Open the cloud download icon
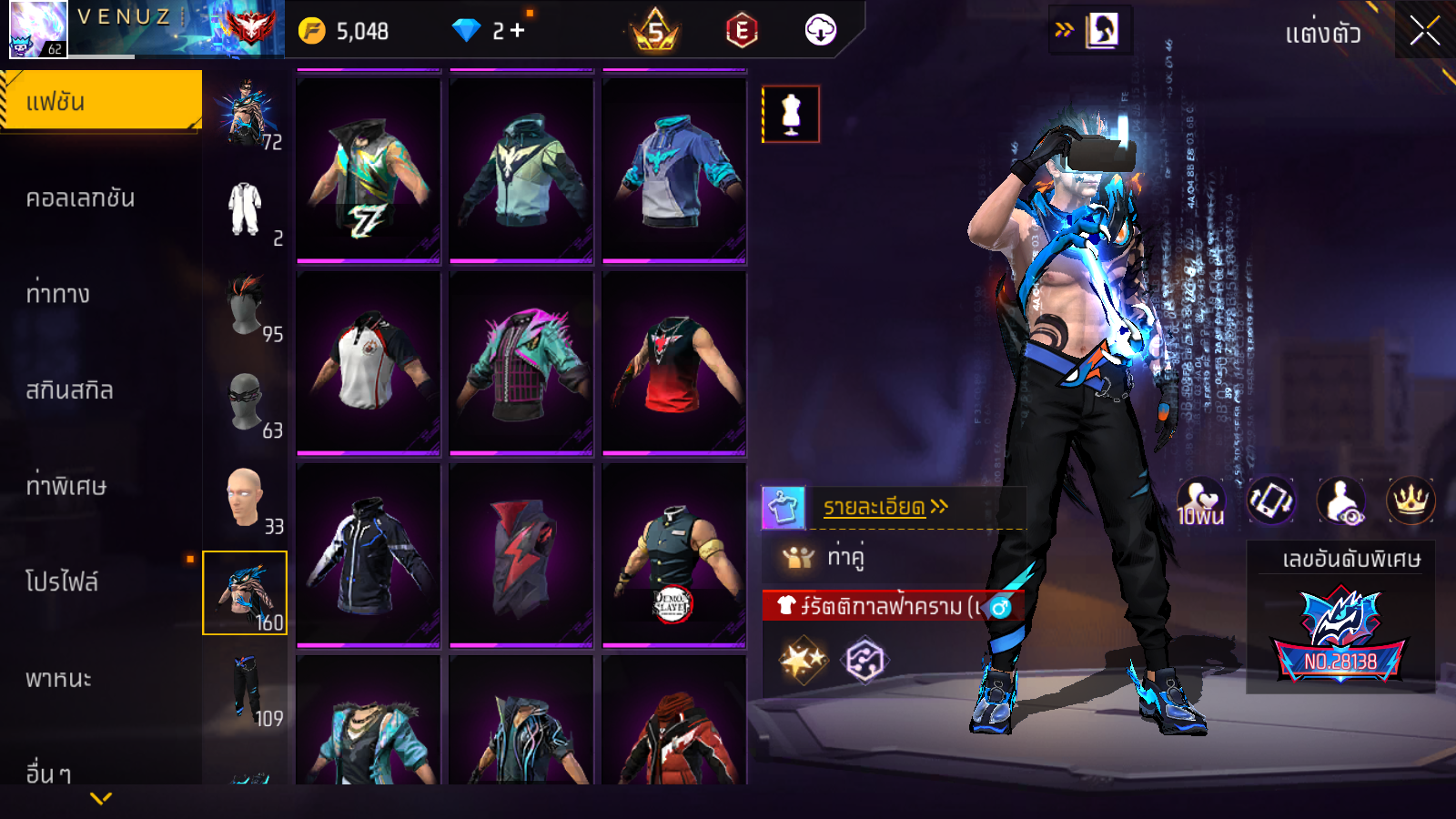 820,31
